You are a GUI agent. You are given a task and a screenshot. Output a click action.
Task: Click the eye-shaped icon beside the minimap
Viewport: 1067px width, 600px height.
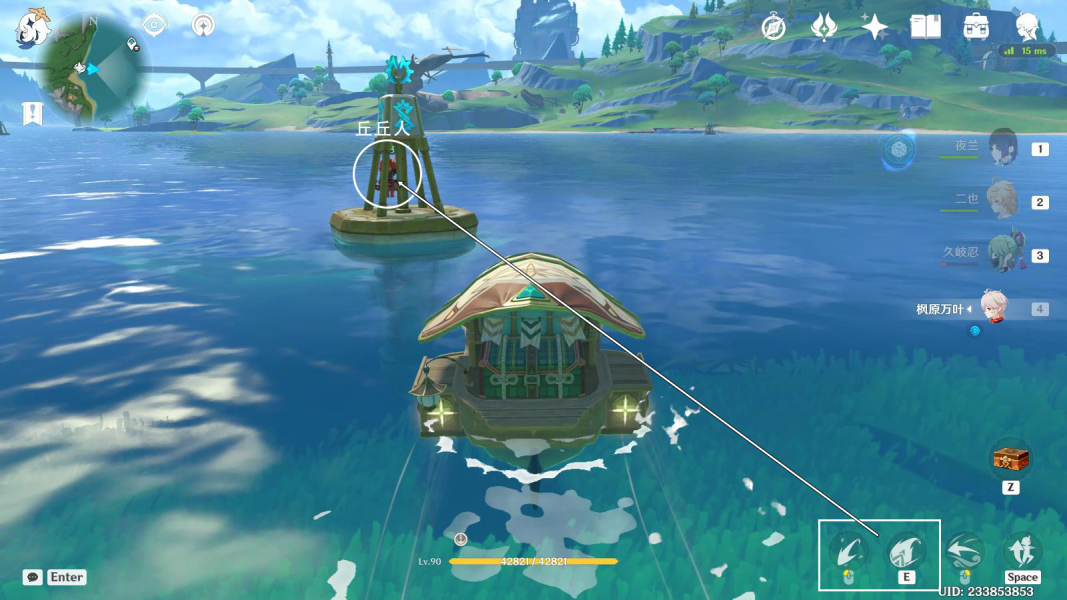155,25
